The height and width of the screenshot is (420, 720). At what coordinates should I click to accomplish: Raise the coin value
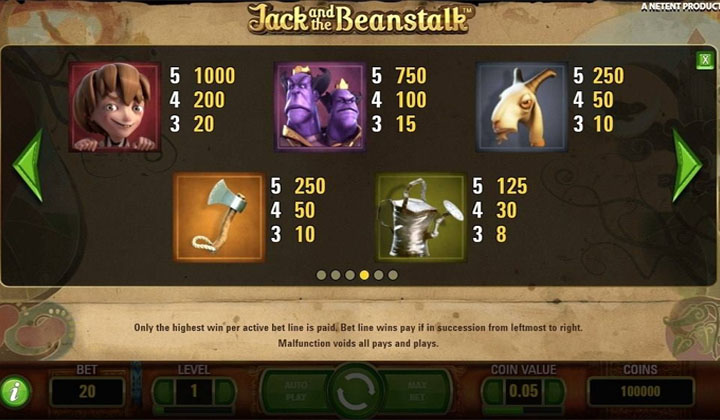556,392
